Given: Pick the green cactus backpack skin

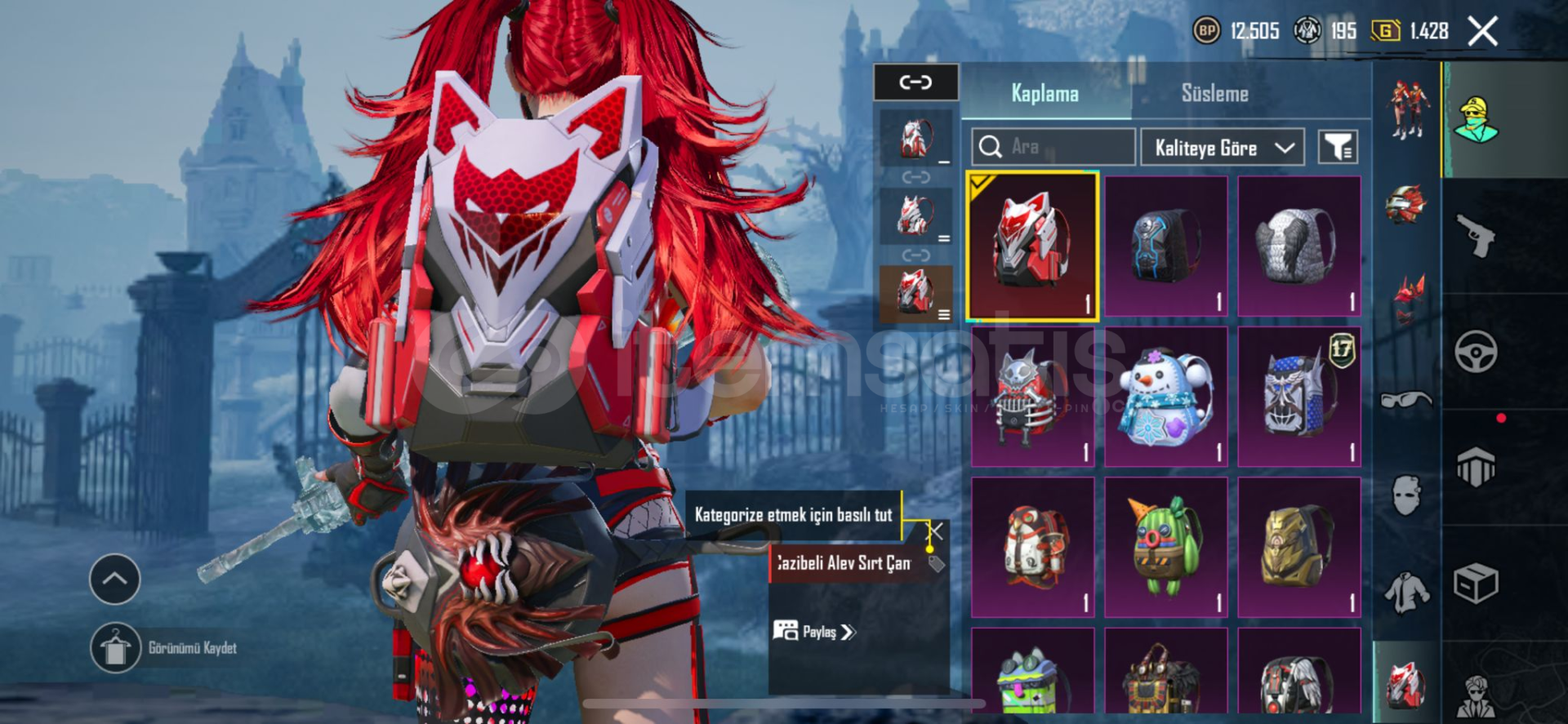Looking at the screenshot, I should point(1165,546).
